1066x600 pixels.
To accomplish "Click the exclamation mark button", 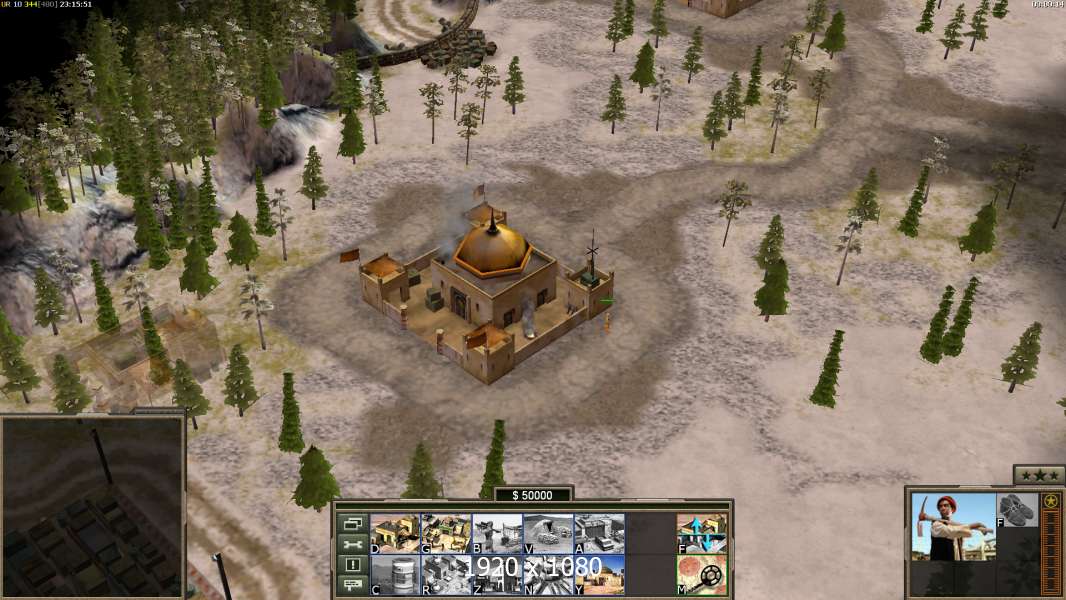I will point(353,565).
